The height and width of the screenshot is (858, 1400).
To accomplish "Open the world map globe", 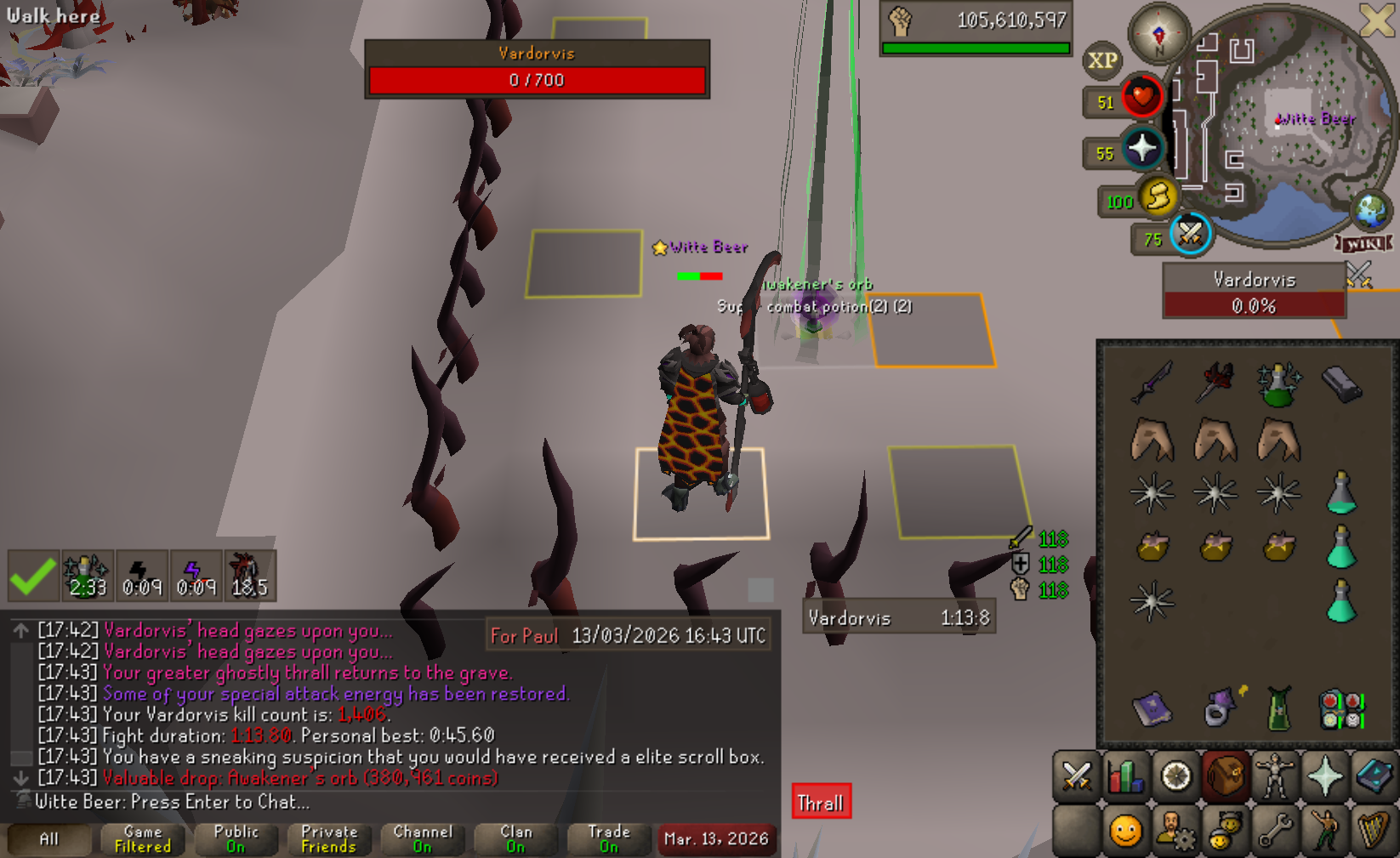I will [1370, 211].
